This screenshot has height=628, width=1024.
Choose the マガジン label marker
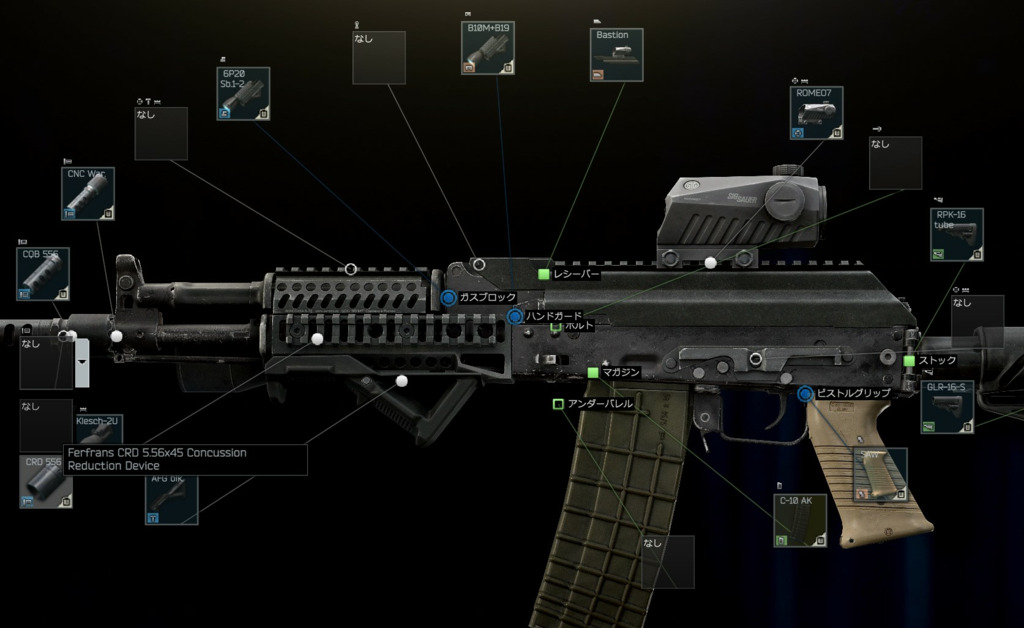pos(593,372)
